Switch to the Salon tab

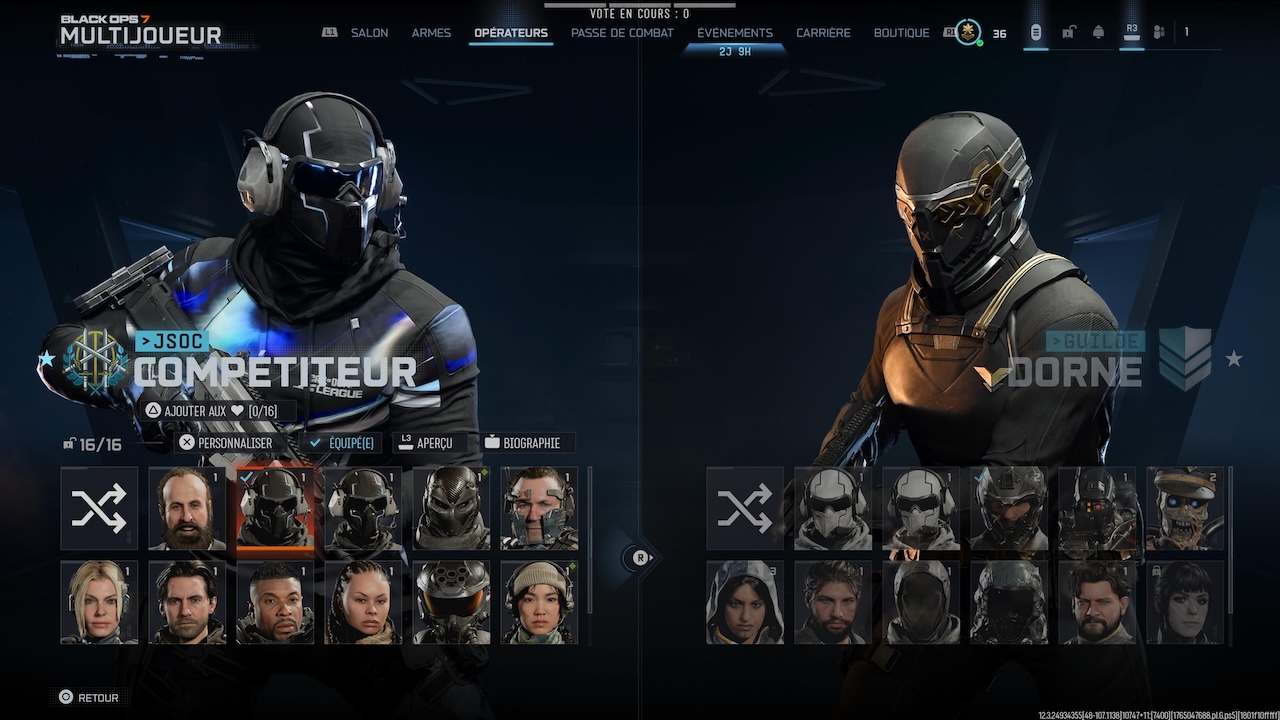[x=369, y=33]
